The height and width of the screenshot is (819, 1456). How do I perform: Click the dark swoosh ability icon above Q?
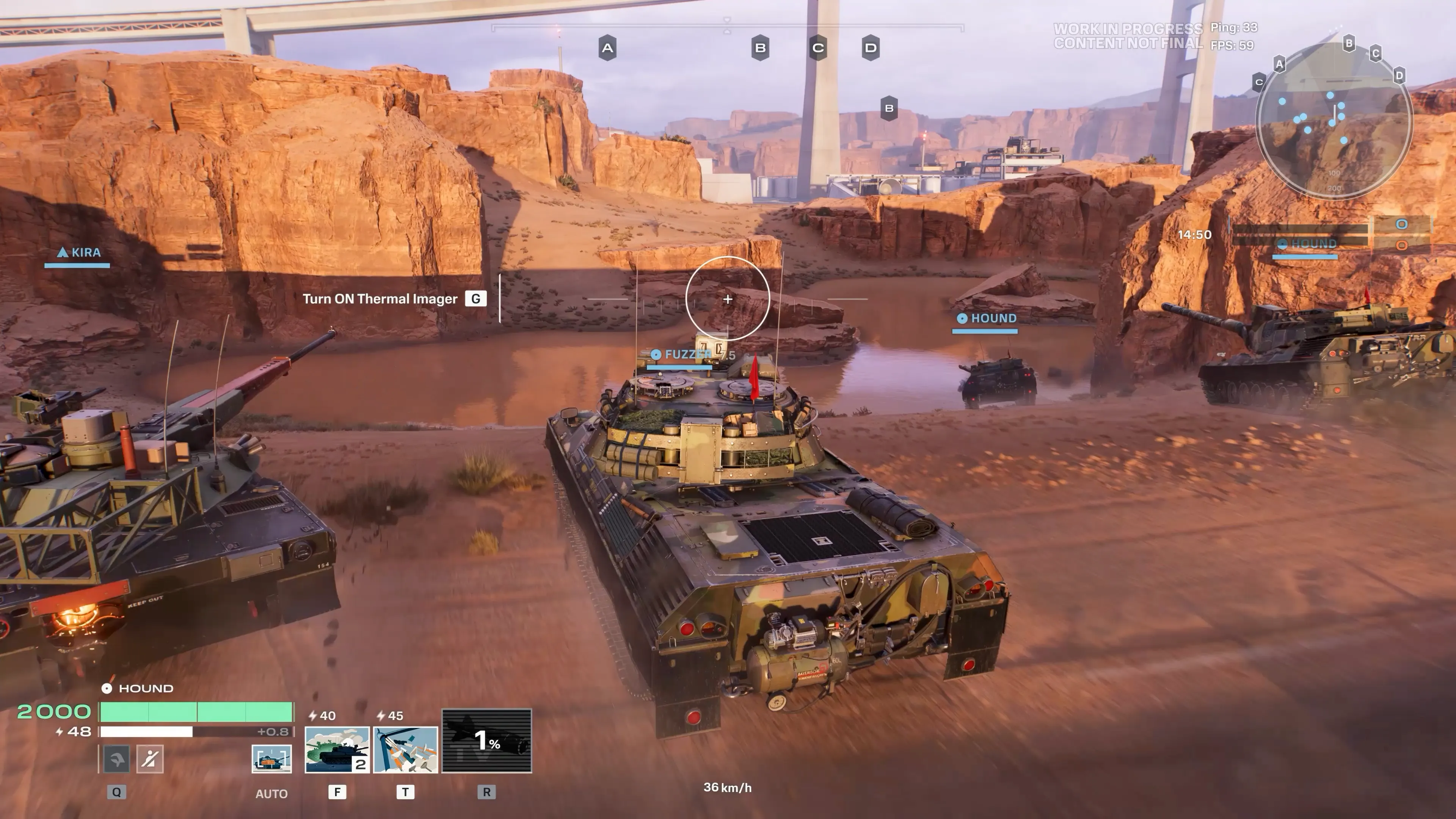click(116, 758)
